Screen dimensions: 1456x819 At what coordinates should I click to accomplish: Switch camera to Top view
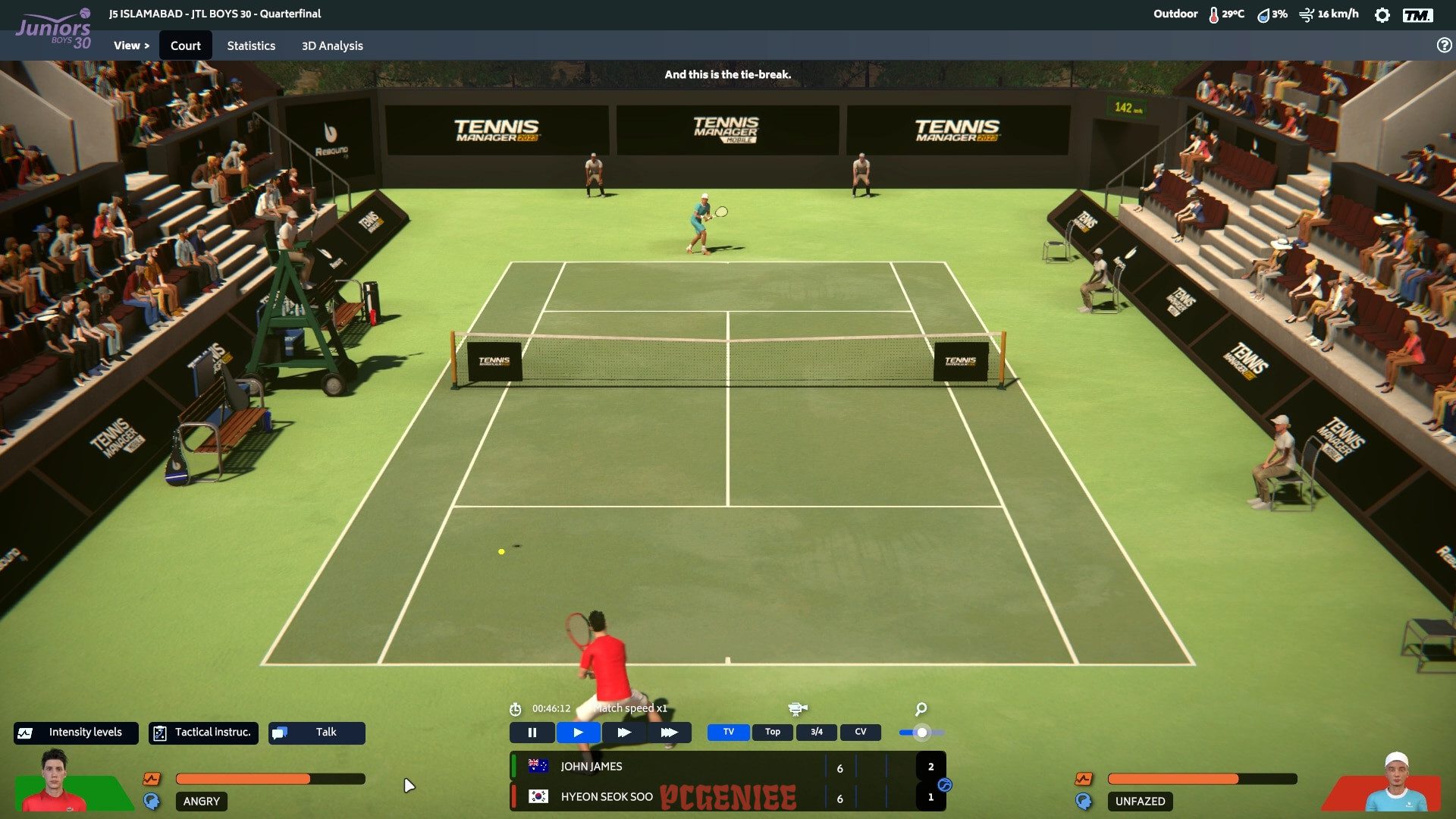772,732
